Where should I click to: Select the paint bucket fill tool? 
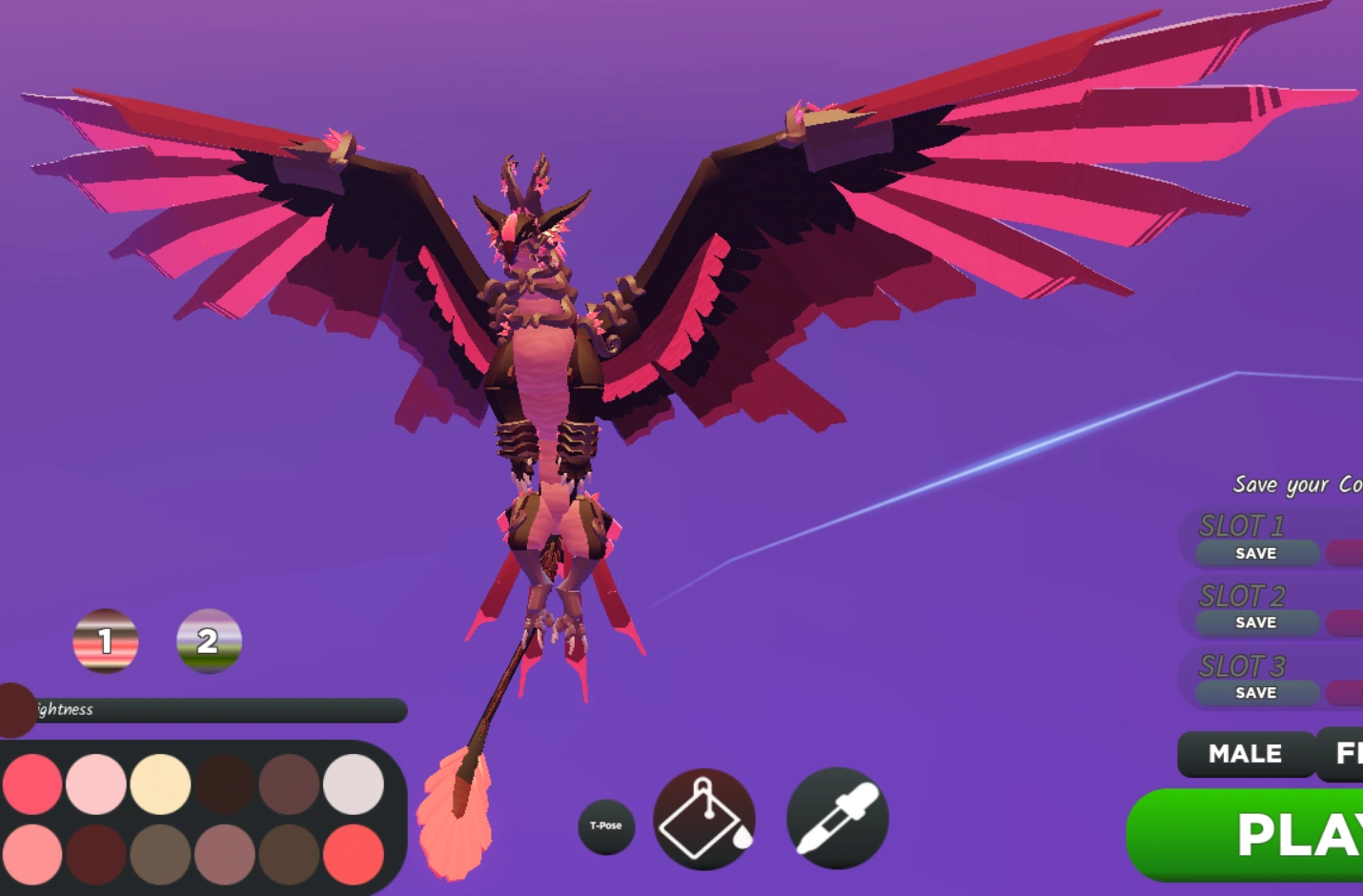[x=705, y=820]
